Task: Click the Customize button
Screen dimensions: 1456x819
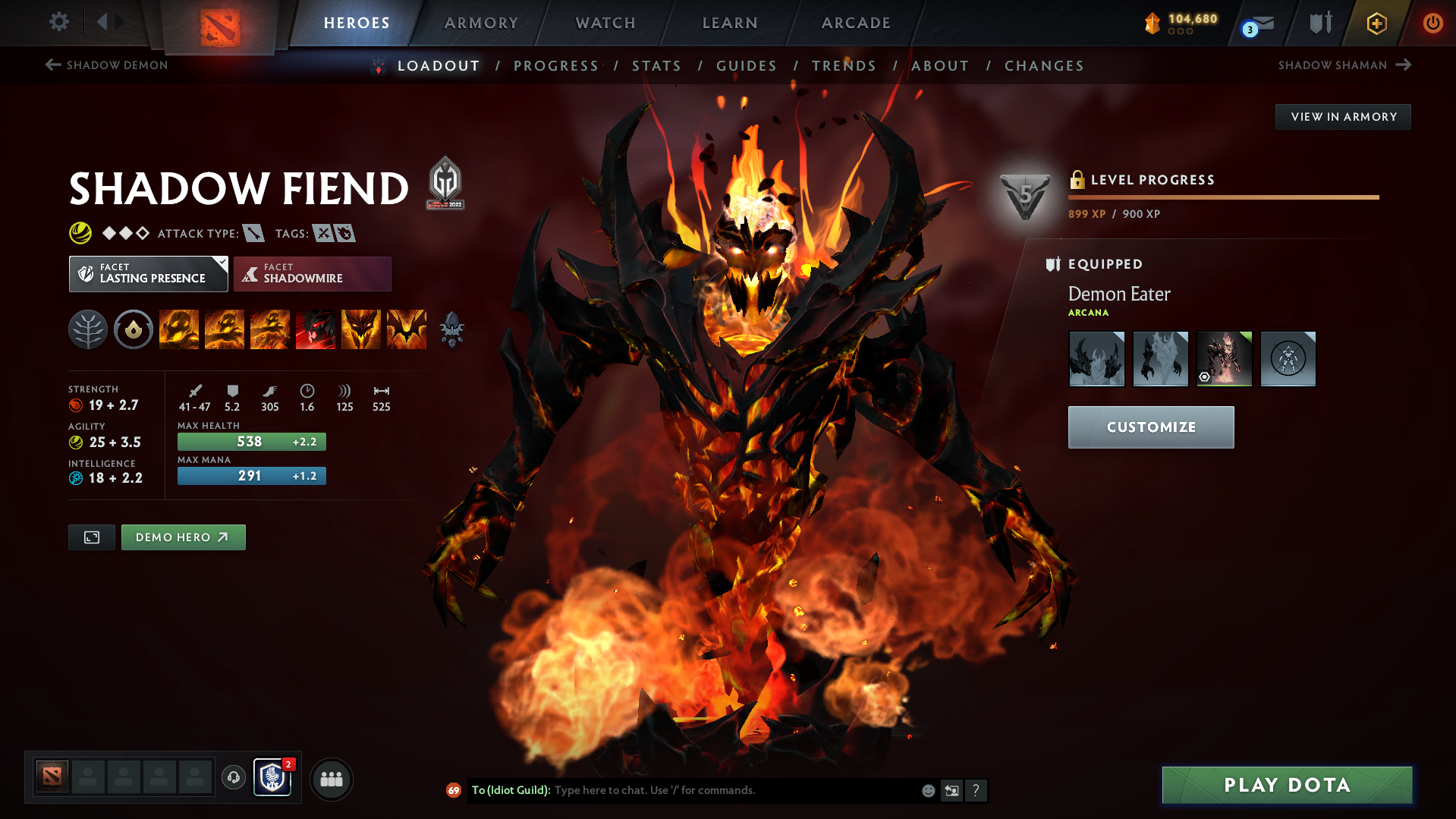Action: [1150, 427]
